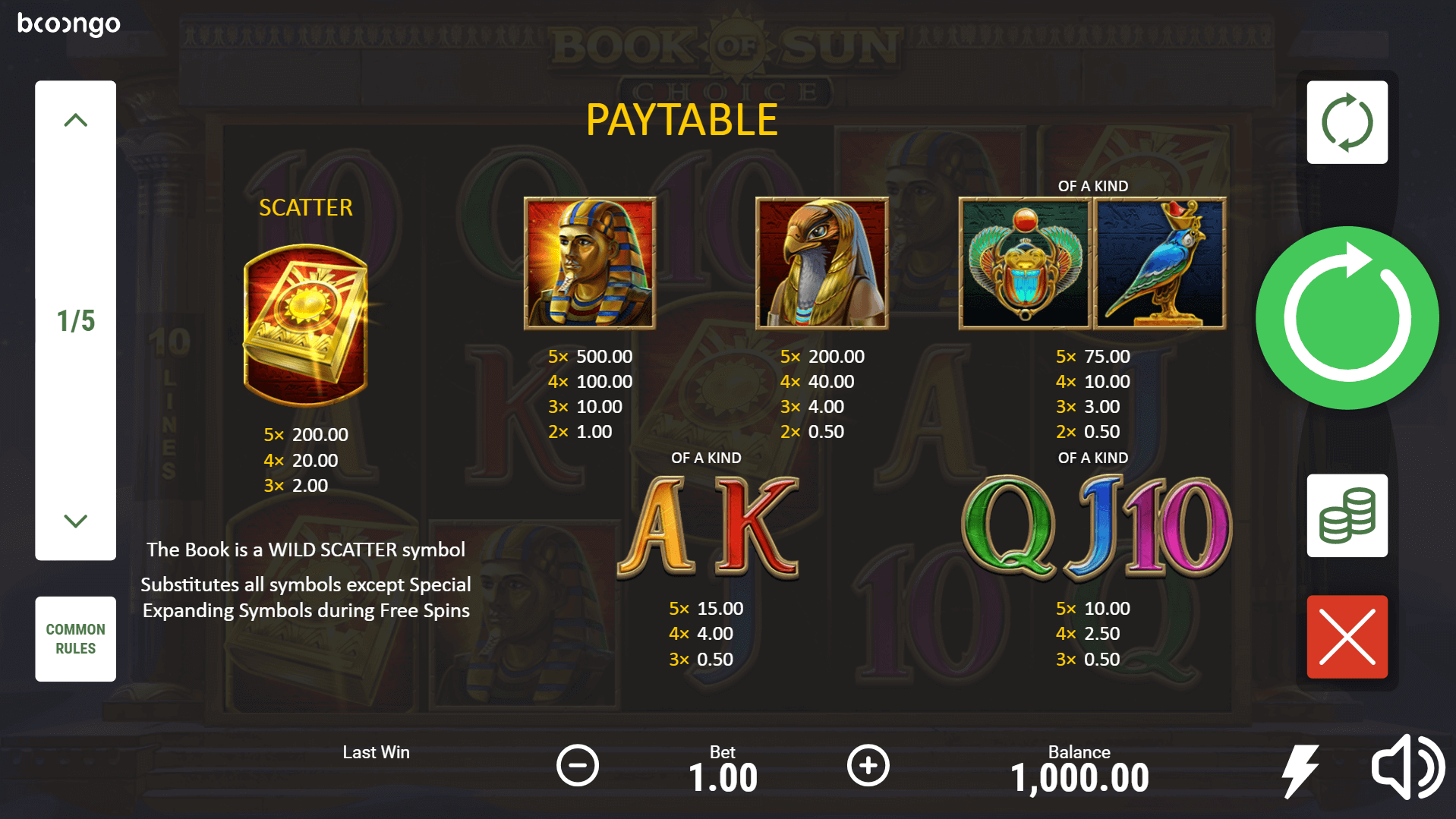The width and height of the screenshot is (1456, 819).
Task: Open the coin stack bet settings
Action: (1347, 516)
